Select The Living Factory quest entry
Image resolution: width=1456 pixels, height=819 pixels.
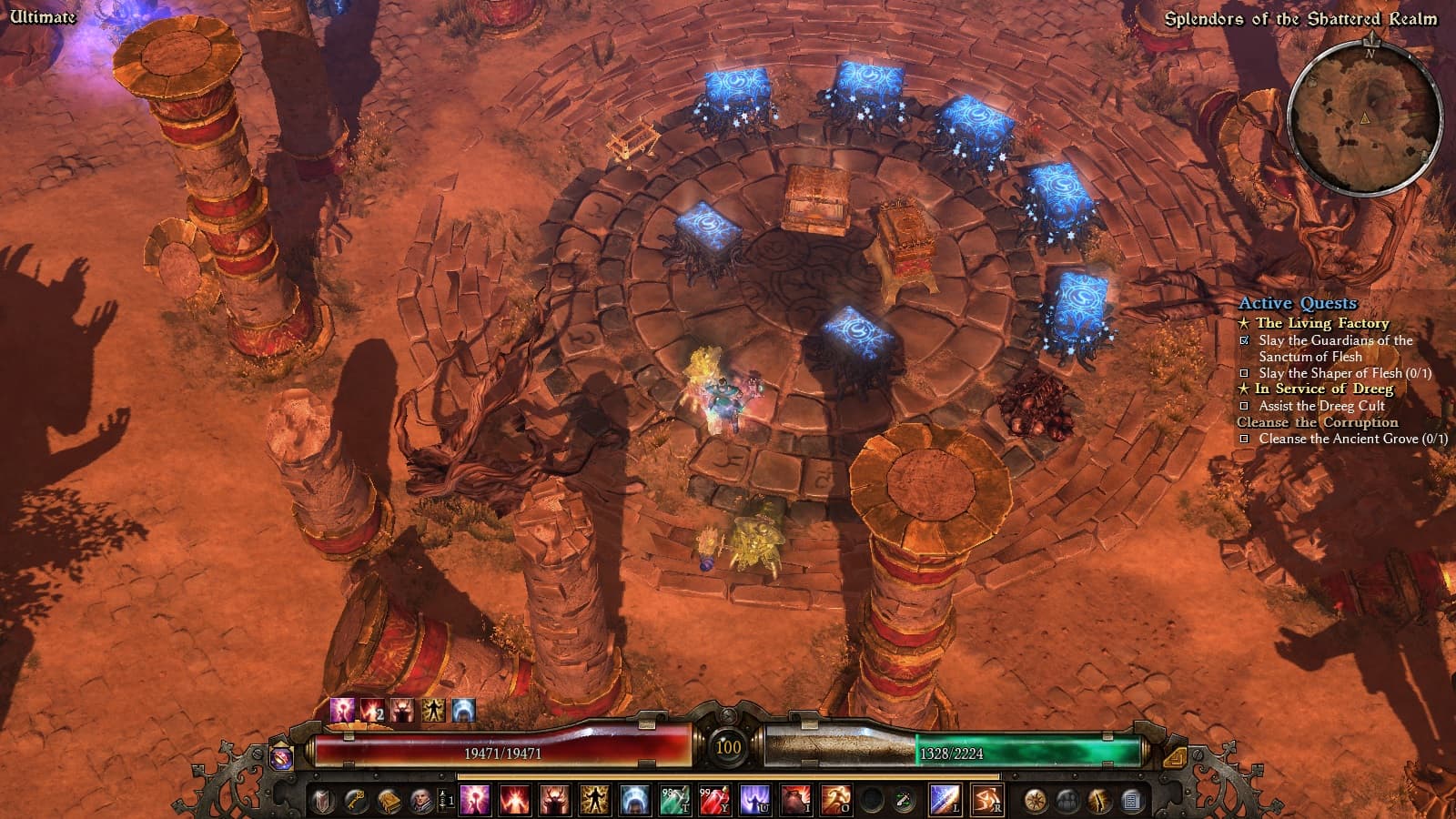tap(1321, 323)
